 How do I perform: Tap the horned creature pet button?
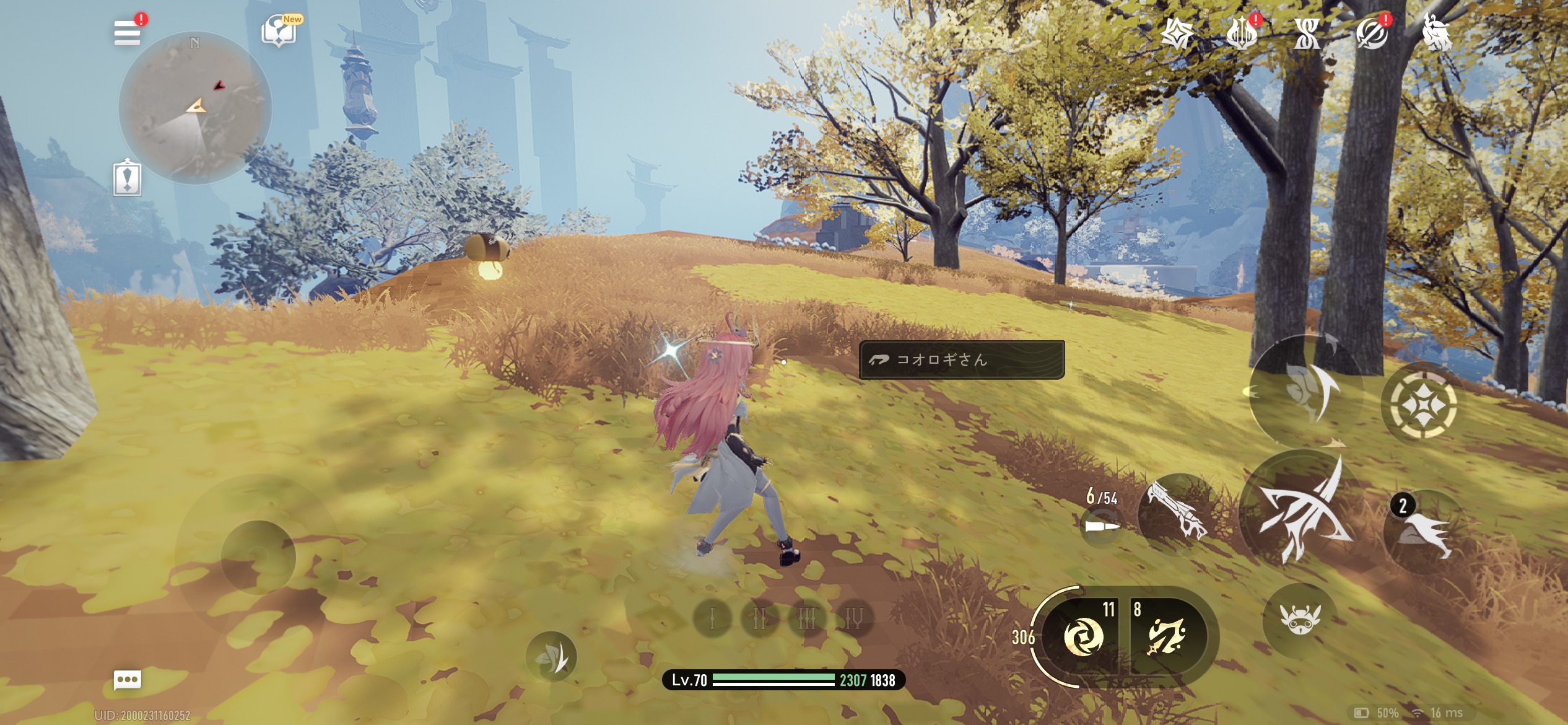pyautogui.click(x=1300, y=618)
